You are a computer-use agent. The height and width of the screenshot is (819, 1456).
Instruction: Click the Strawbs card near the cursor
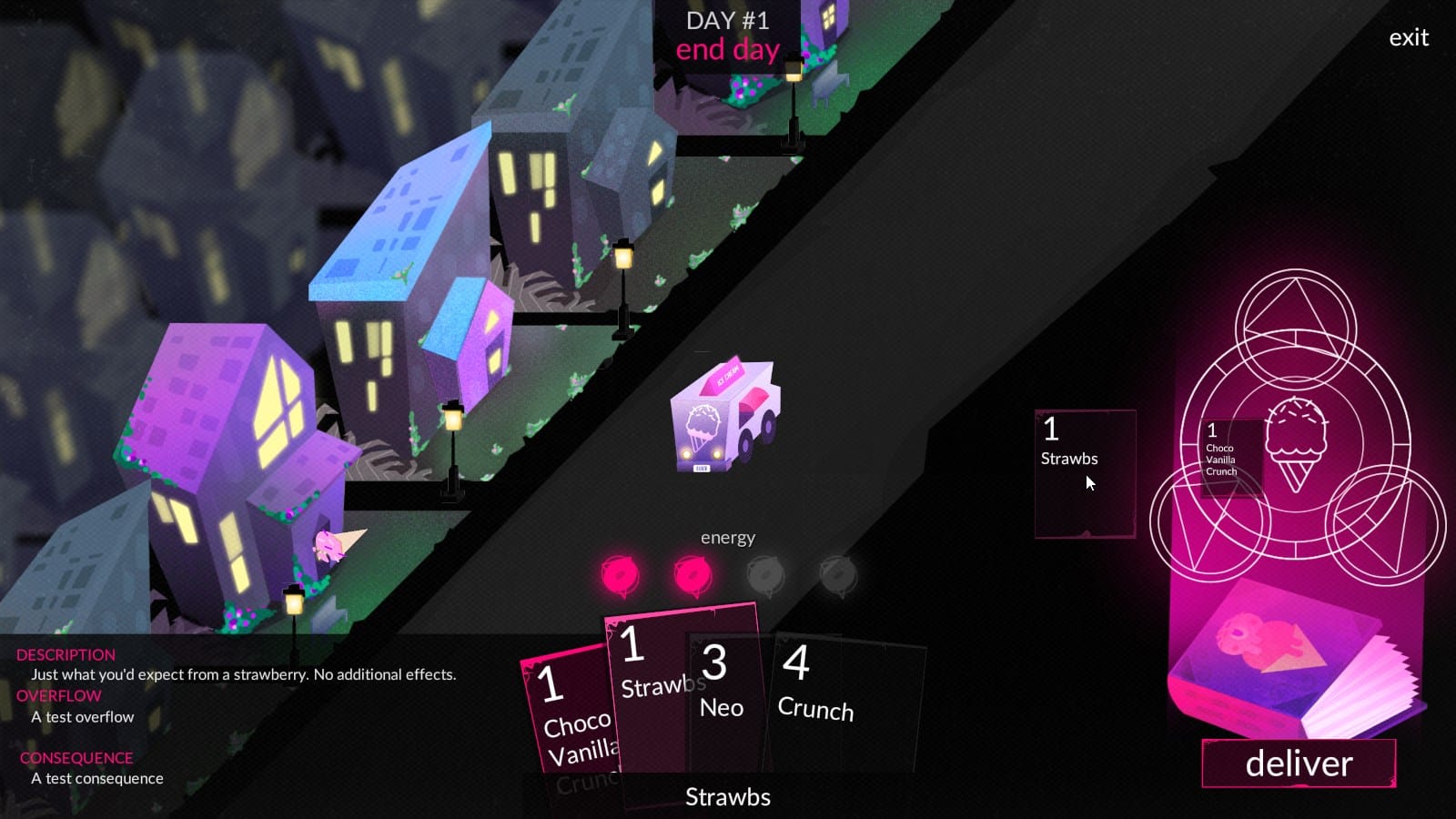1085,473
